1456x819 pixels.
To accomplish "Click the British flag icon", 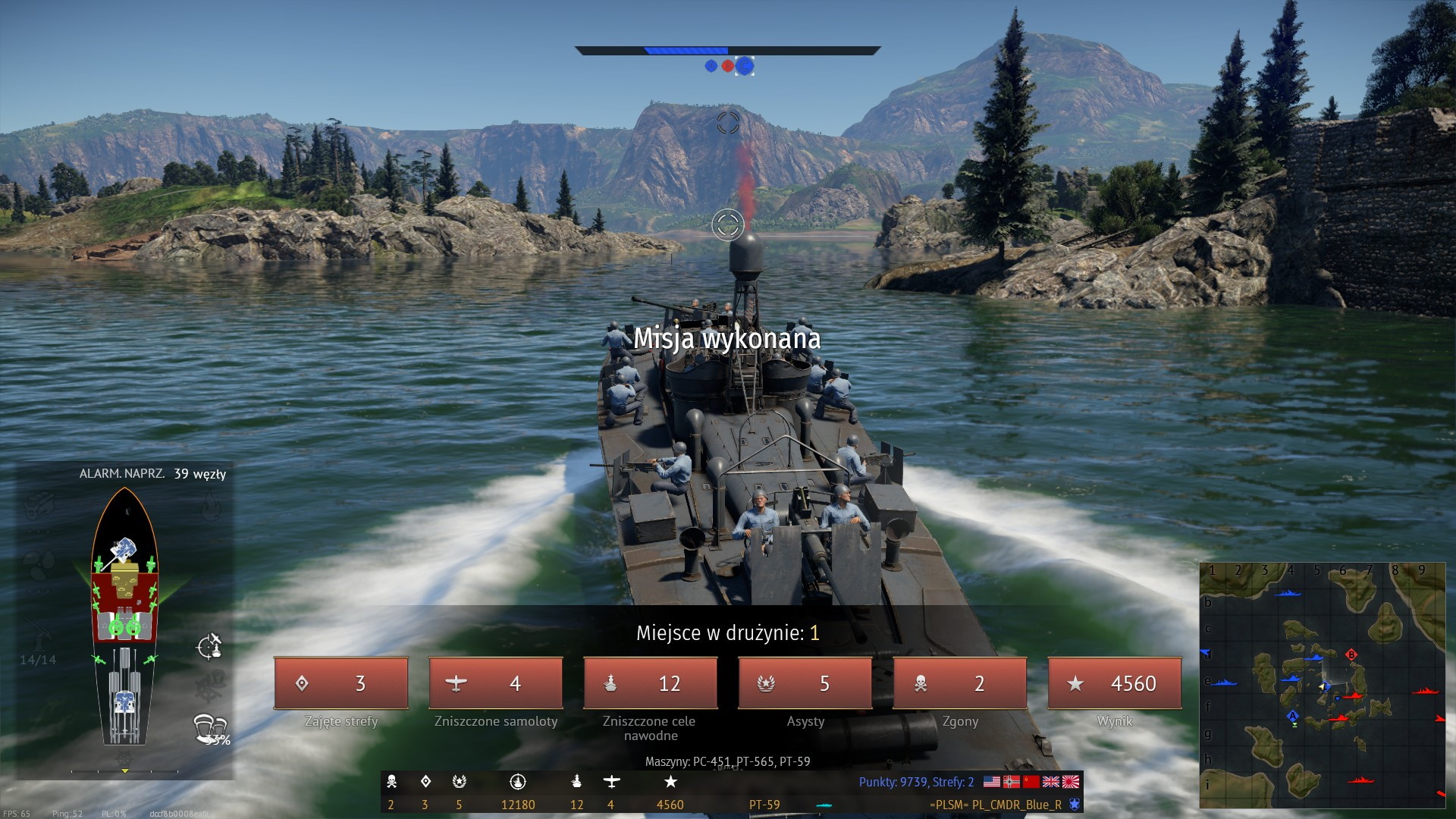I will click(1051, 782).
